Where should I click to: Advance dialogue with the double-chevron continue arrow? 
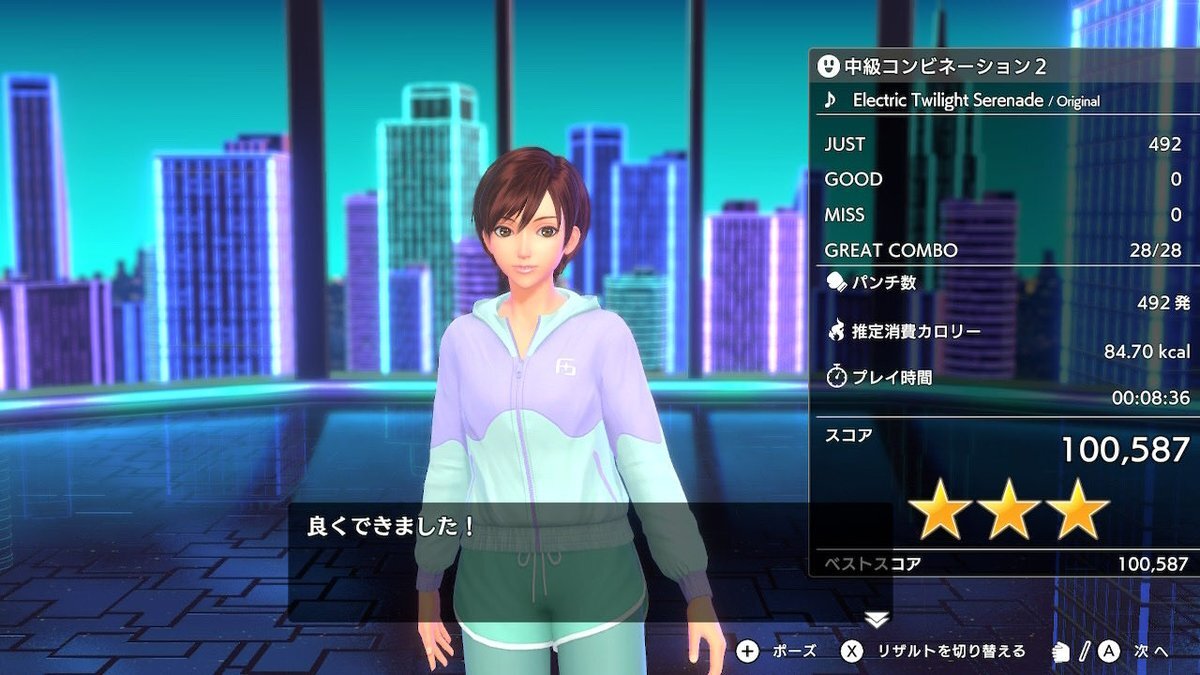[x=877, y=620]
